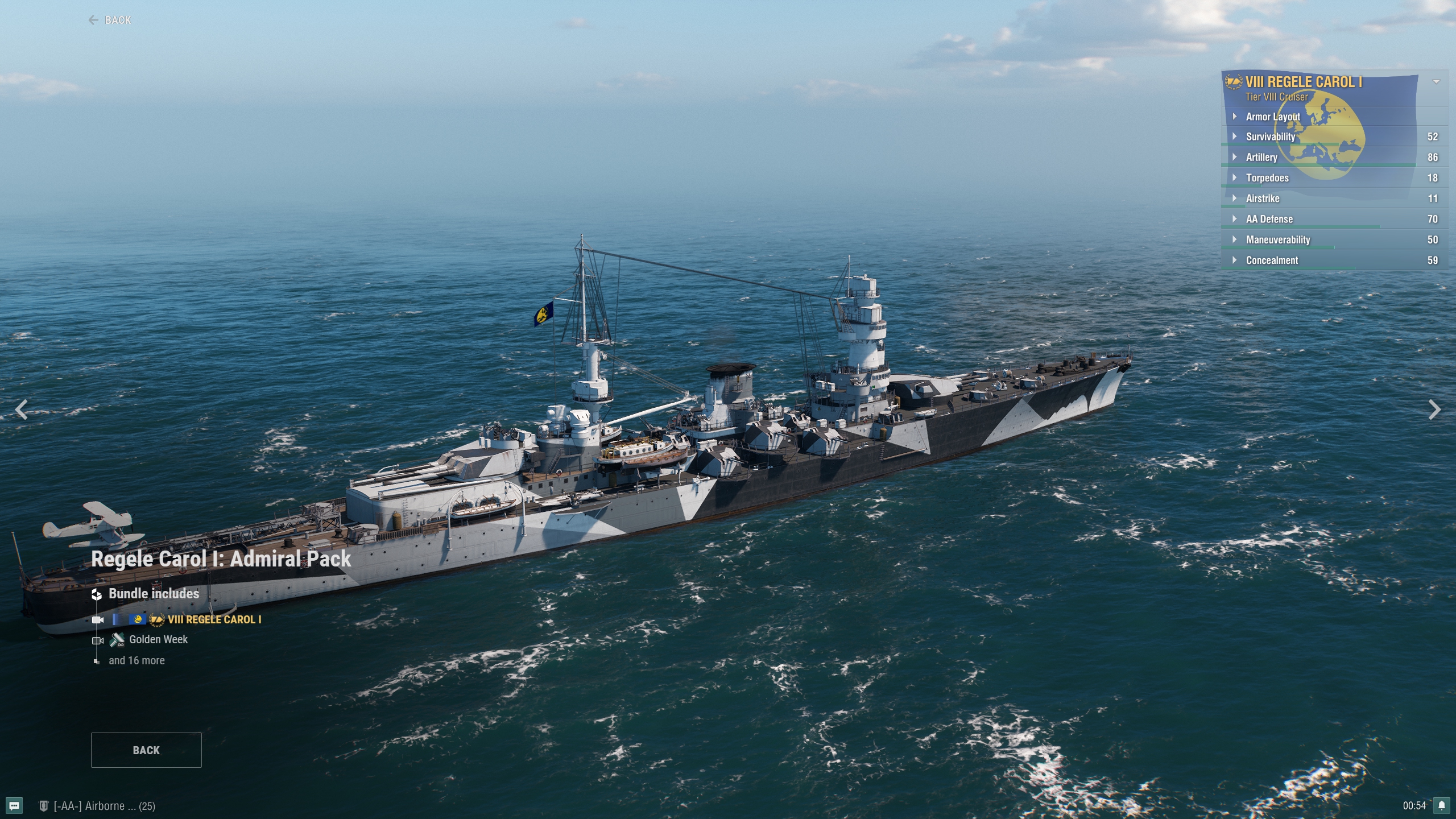Open the notifications bell

coord(1442,805)
